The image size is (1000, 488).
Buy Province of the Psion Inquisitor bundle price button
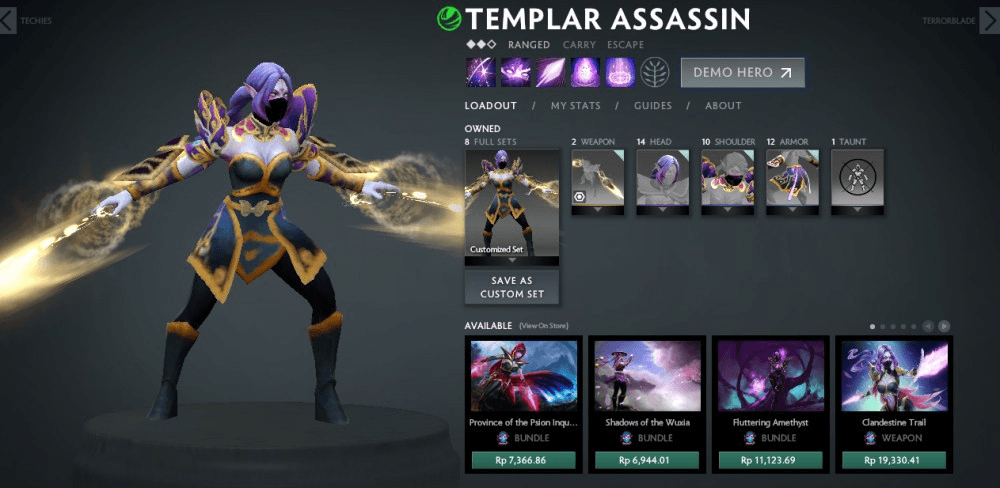click(524, 461)
